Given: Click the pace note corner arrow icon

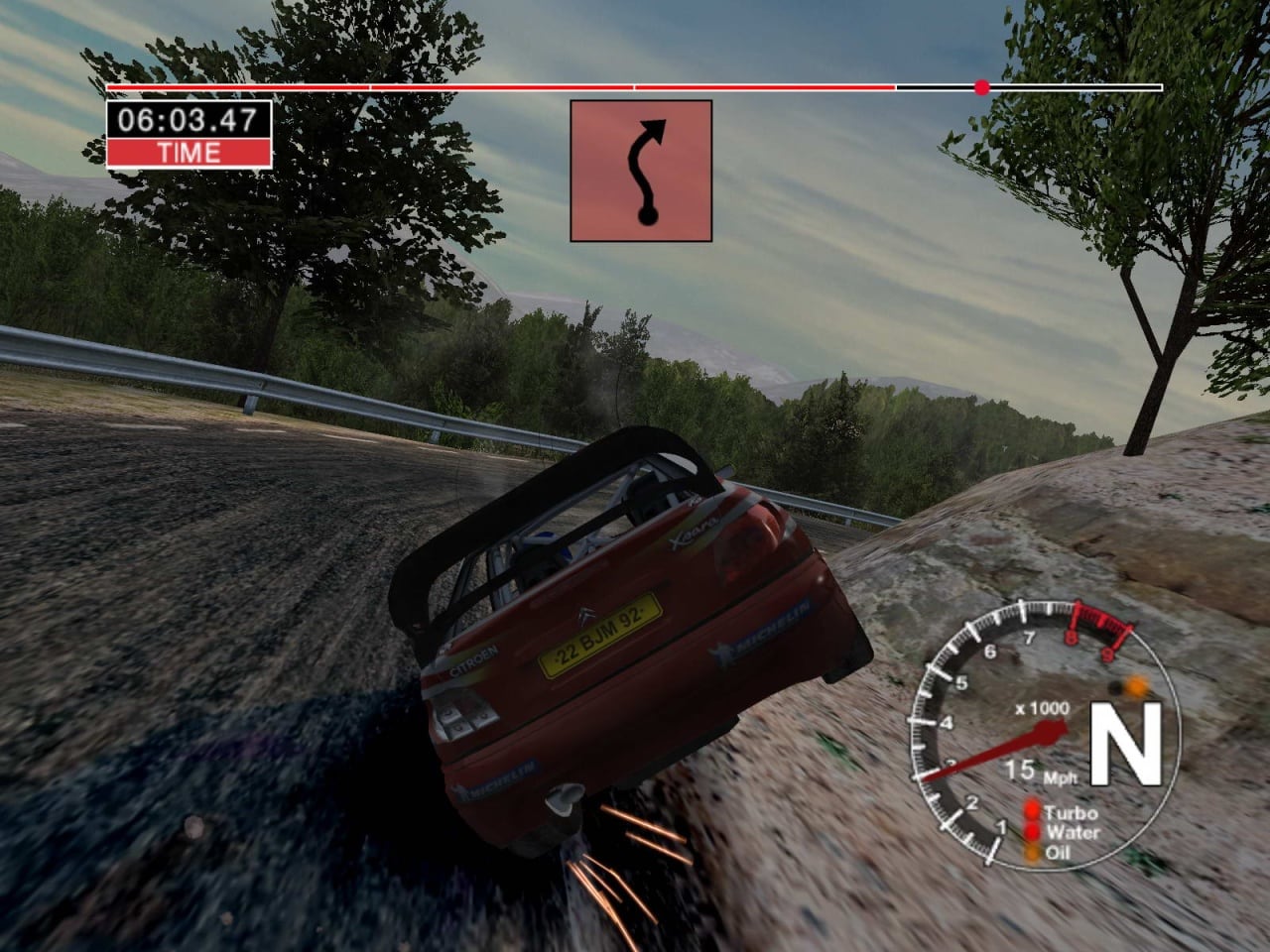Looking at the screenshot, I should click(641, 171).
